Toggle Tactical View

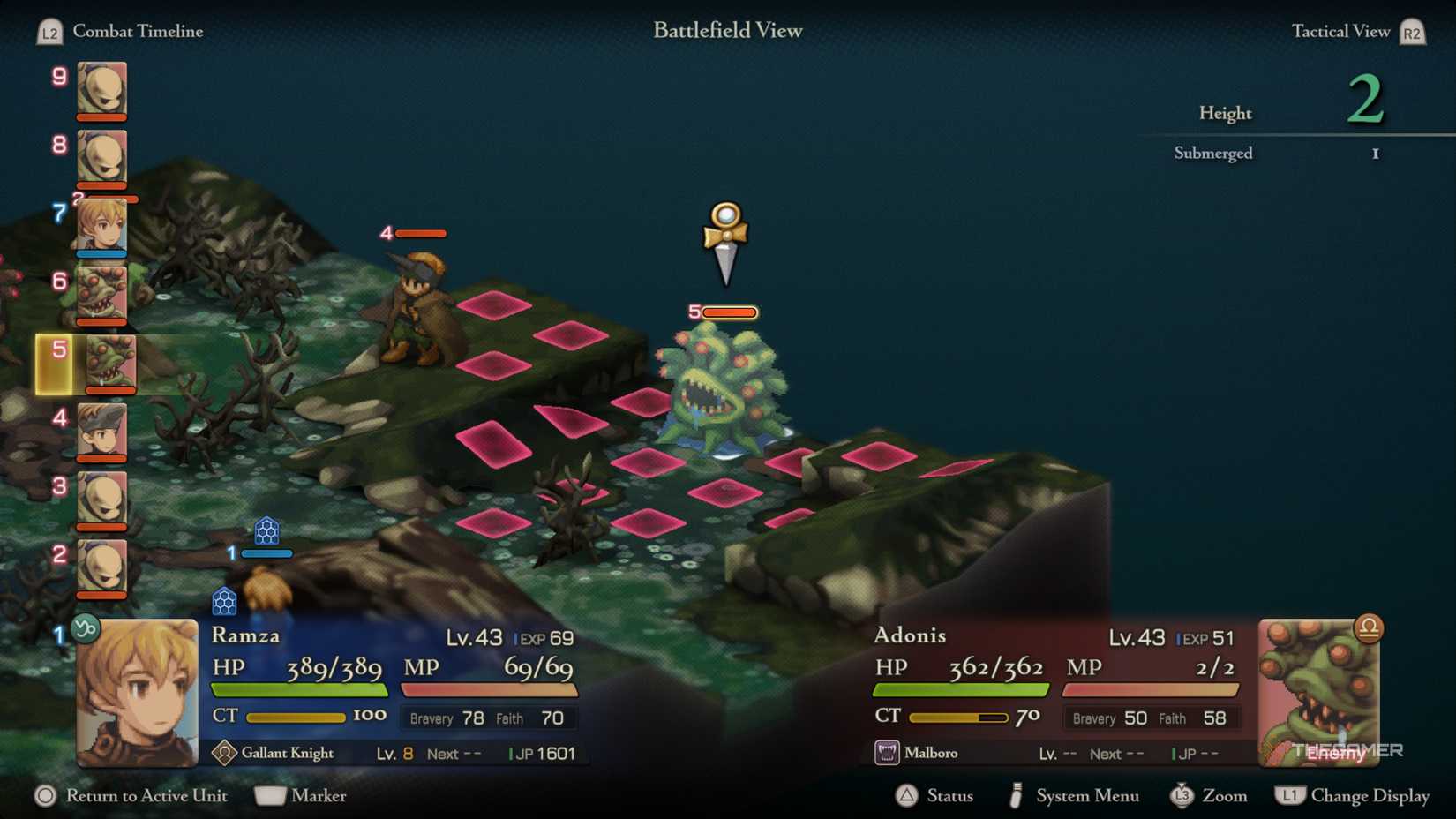pos(1340,31)
